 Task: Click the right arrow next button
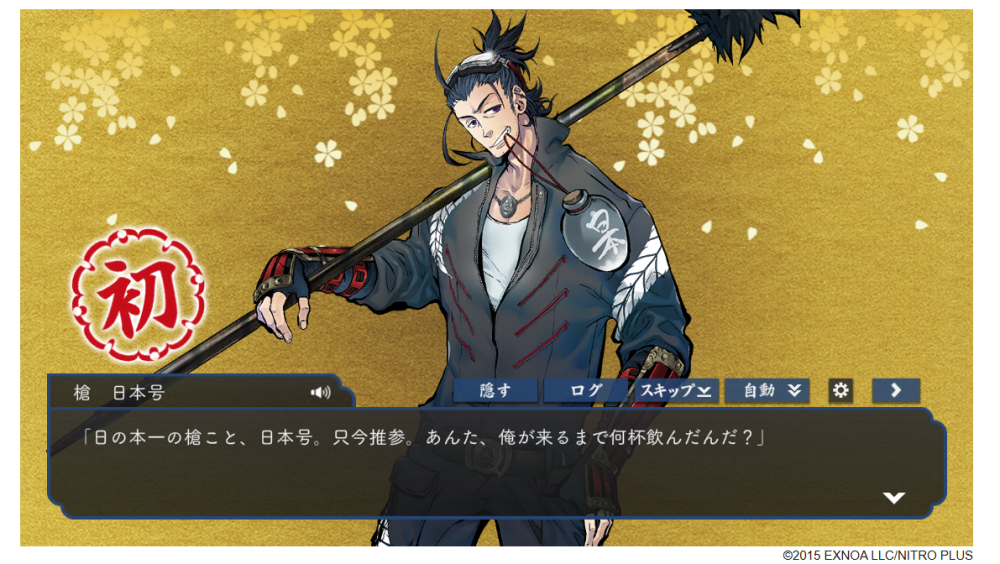click(896, 391)
